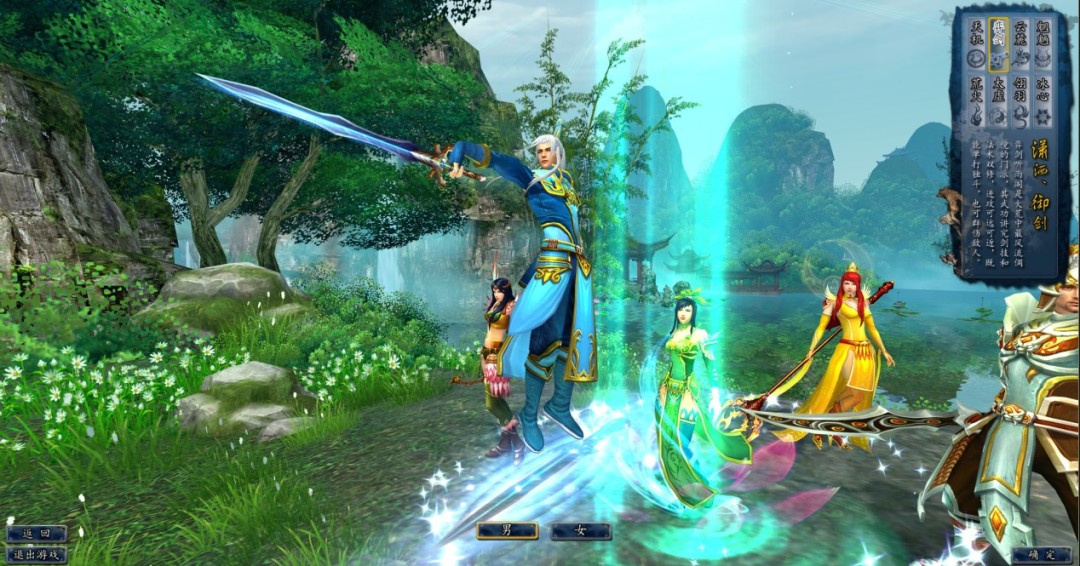Click the 返回 back button

coord(36,534)
